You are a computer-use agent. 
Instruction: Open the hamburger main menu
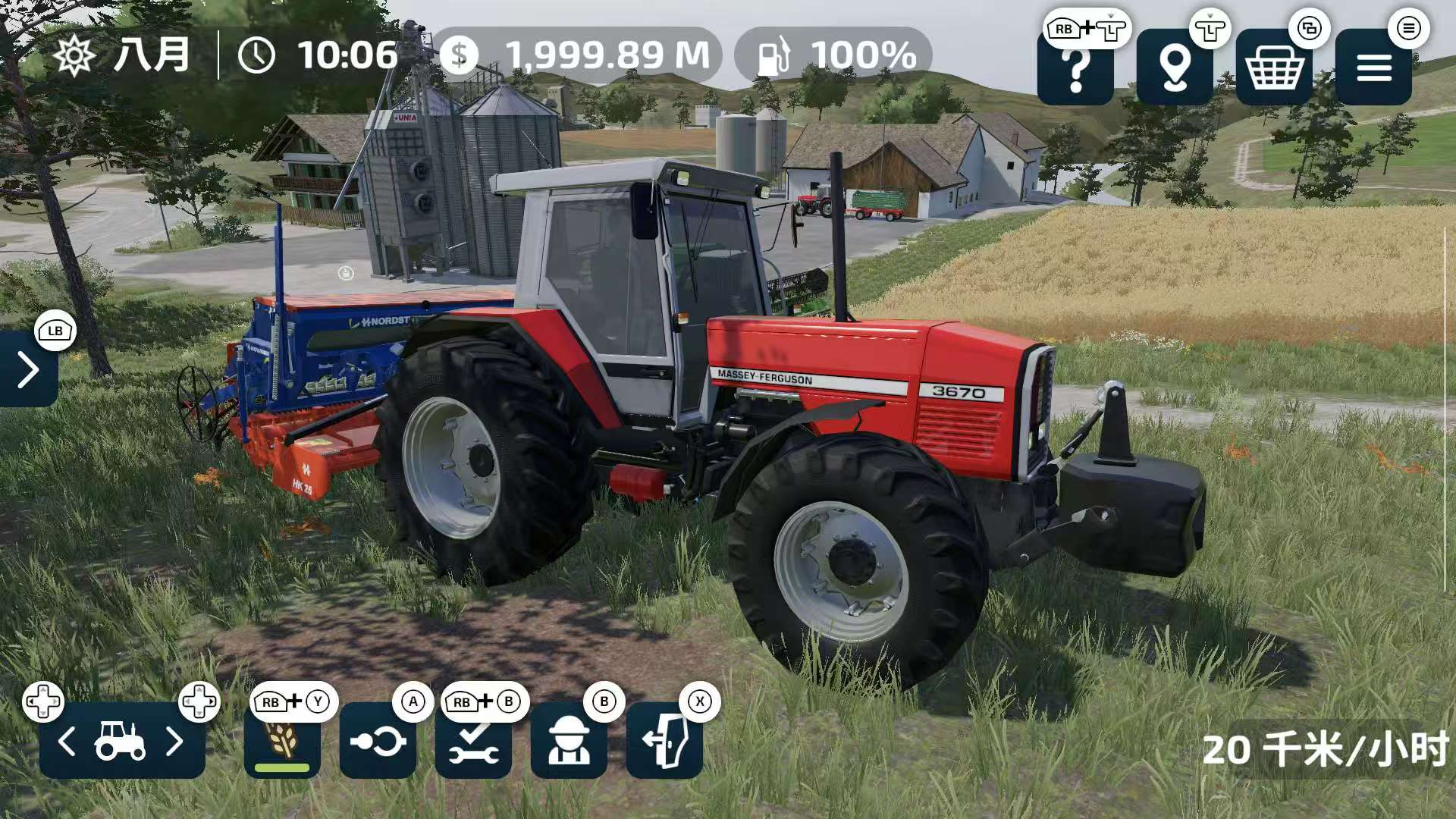[1373, 69]
